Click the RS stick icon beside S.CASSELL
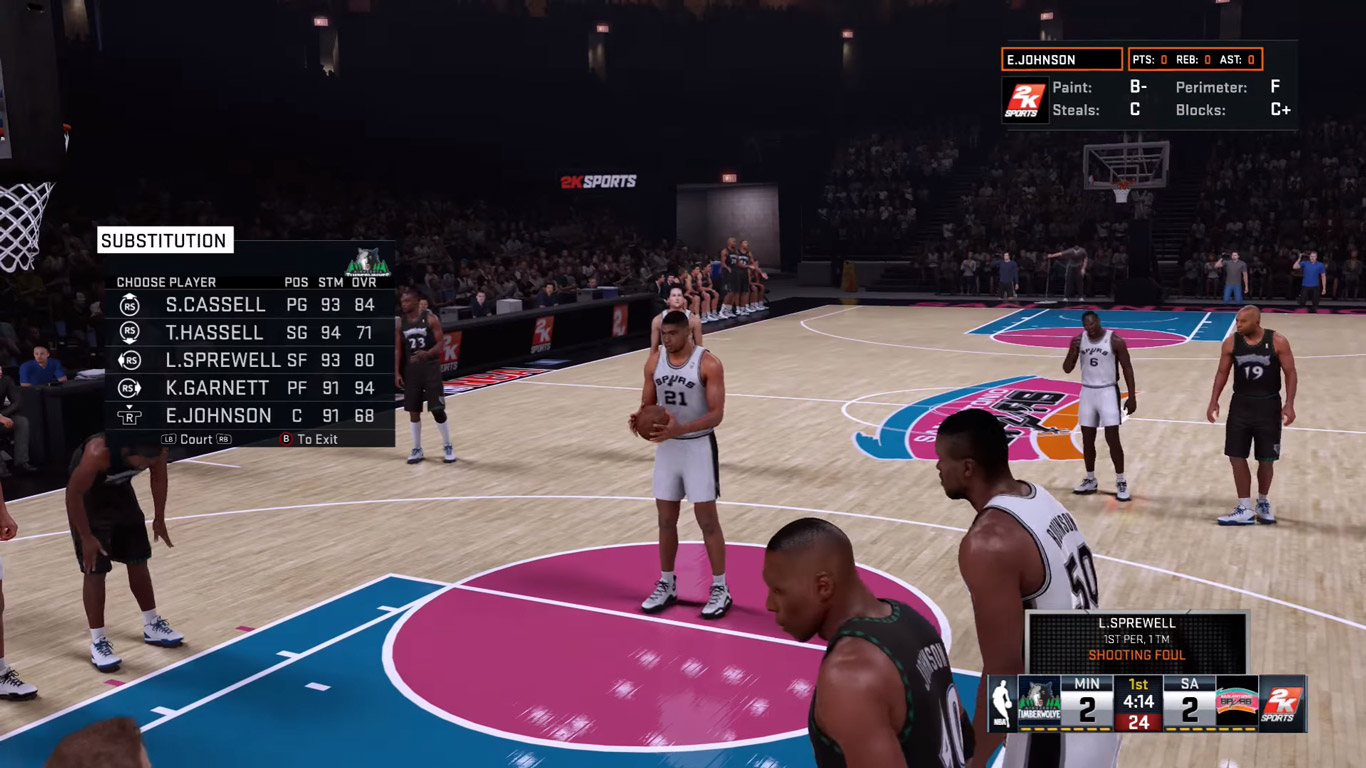The height and width of the screenshot is (768, 1366). 129,304
